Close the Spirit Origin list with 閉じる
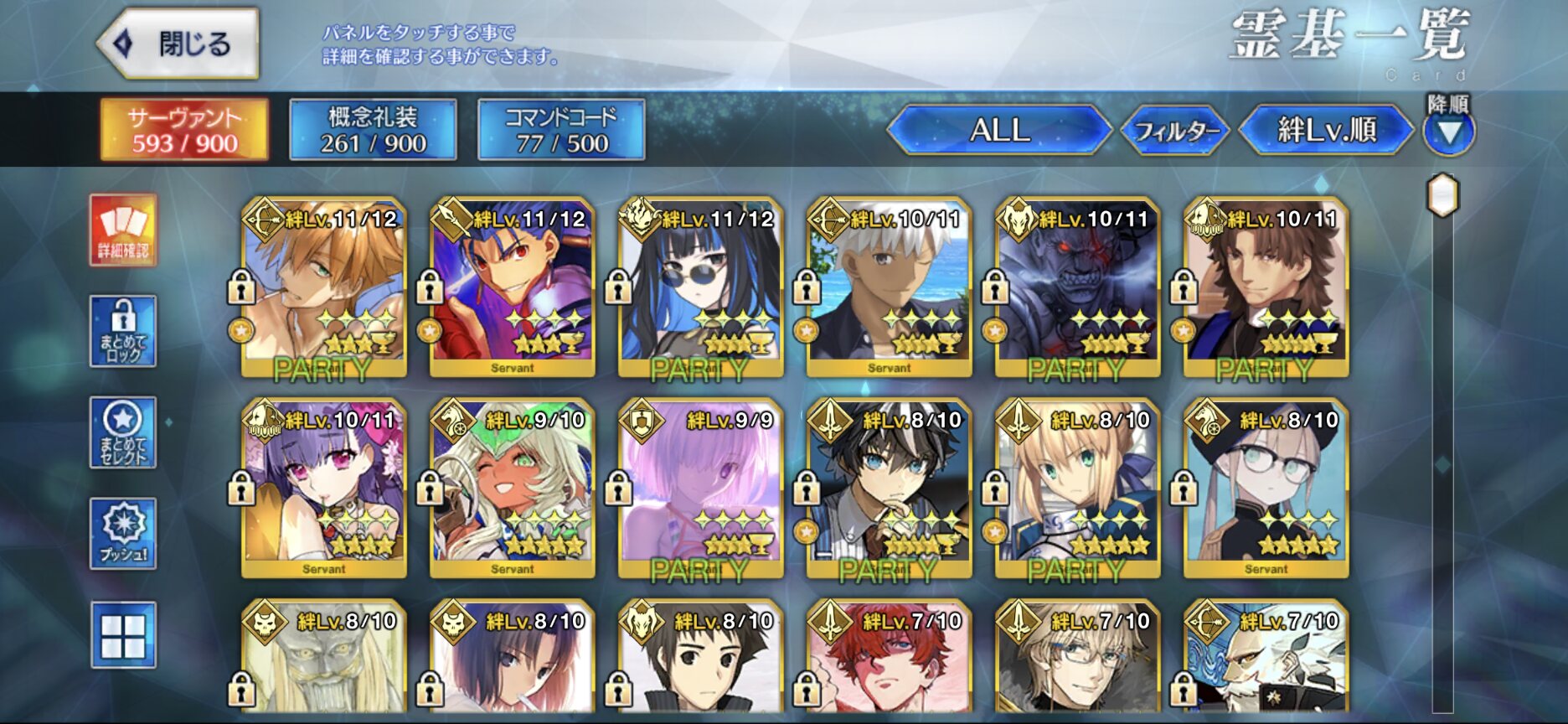This screenshot has width=1568, height=724. (x=178, y=44)
